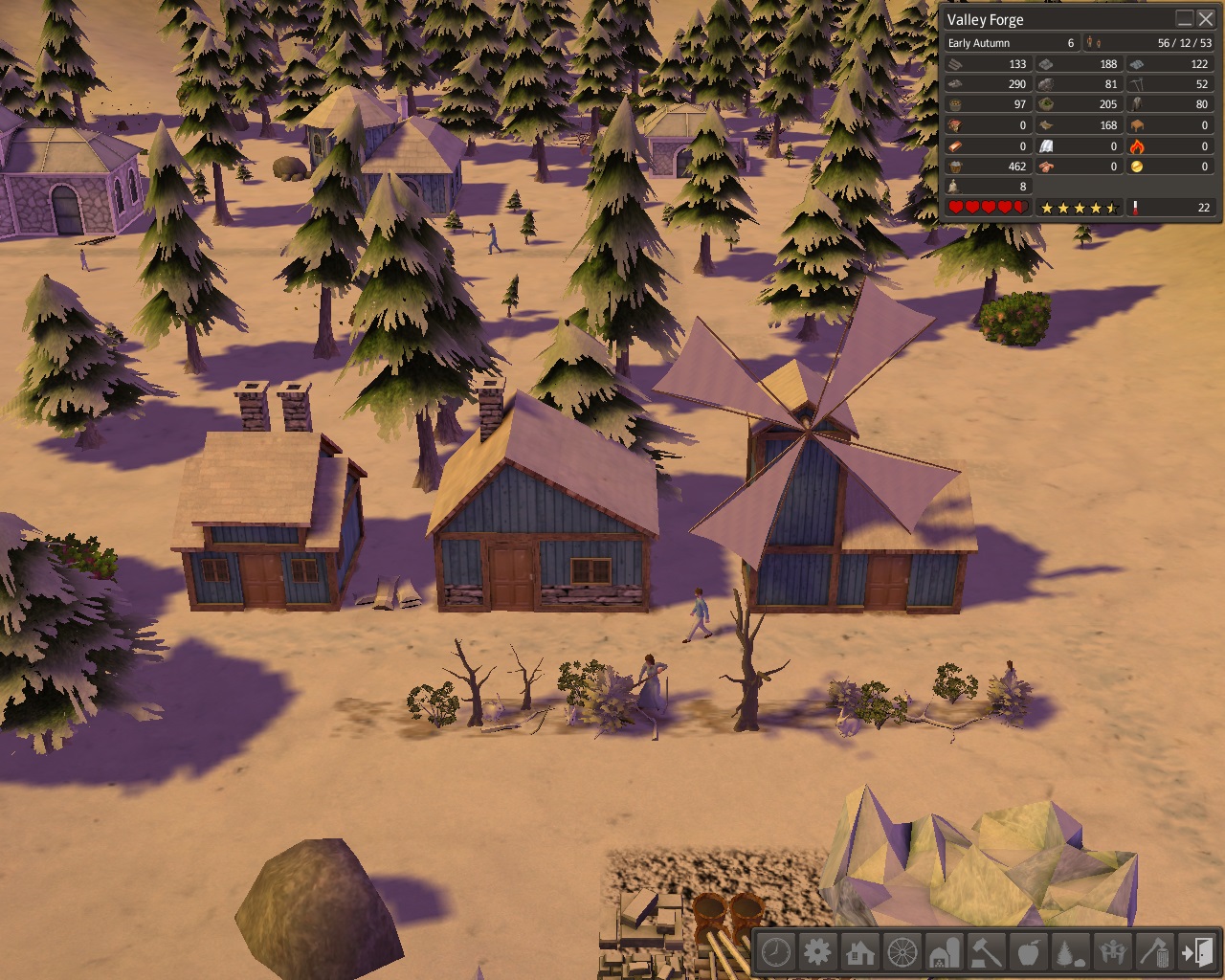This screenshot has width=1225, height=980.
Task: Open the people icon toolbar menu
Action: (1113, 952)
